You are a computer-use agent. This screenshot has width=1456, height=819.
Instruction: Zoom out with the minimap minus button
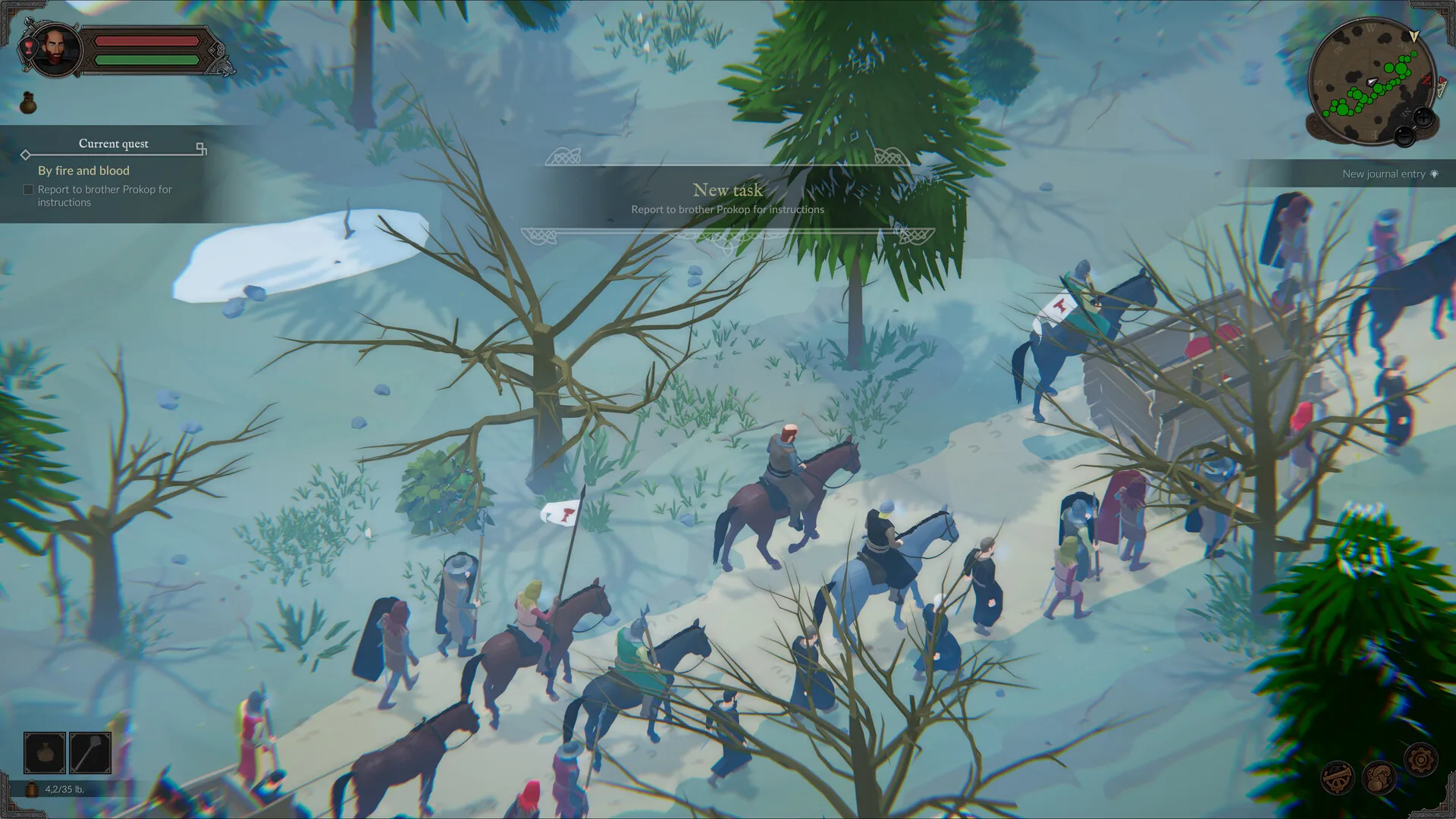pyautogui.click(x=1404, y=136)
